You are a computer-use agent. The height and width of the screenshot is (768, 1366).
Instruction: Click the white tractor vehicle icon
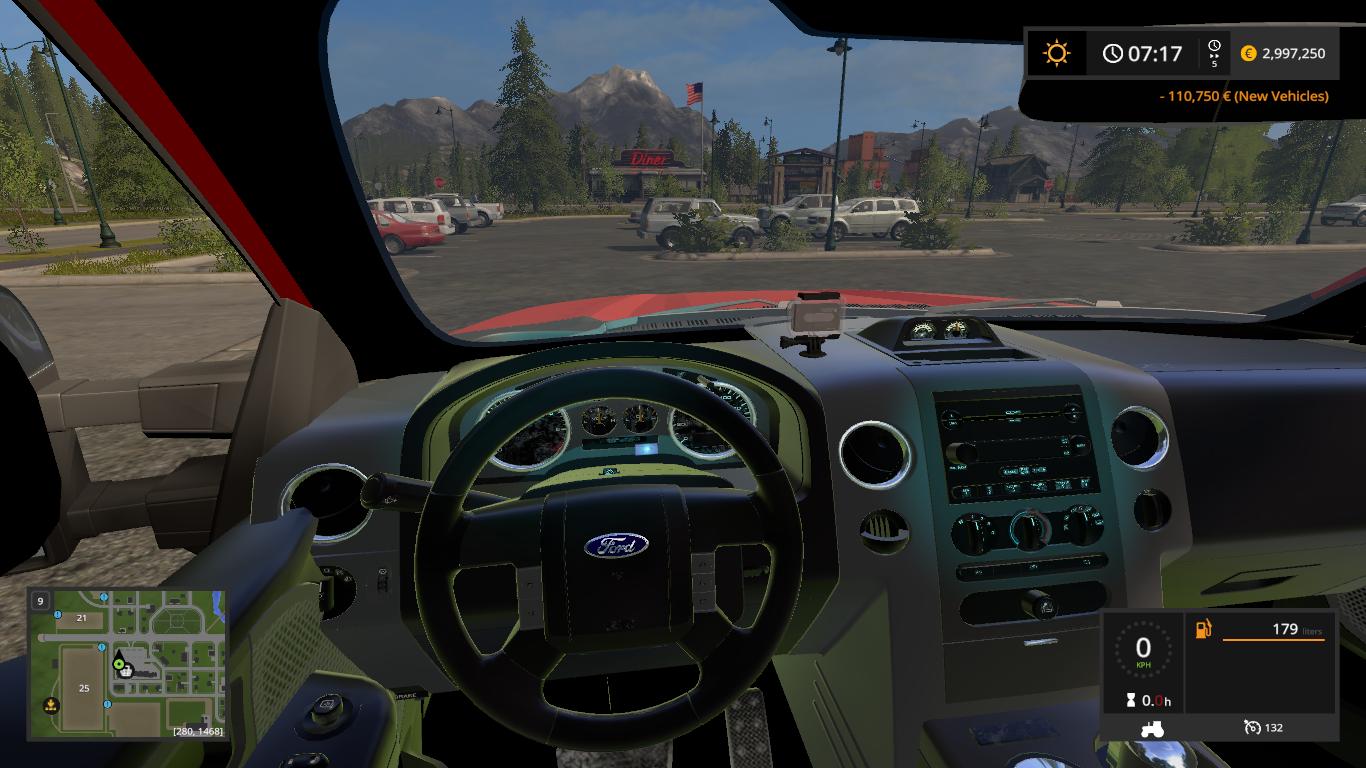pos(1151,728)
